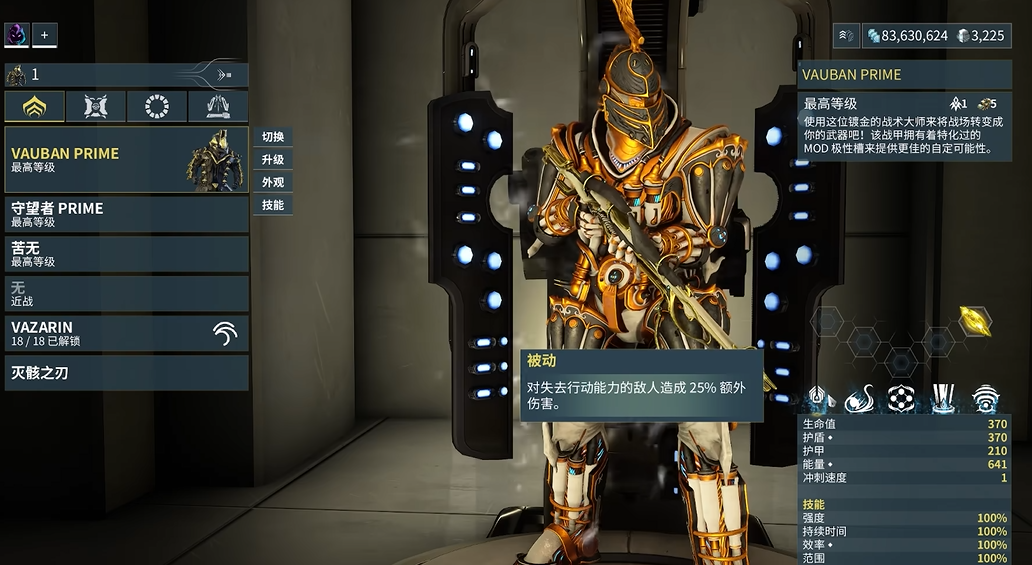Switch to the vehicles tab

[x=218, y=106]
